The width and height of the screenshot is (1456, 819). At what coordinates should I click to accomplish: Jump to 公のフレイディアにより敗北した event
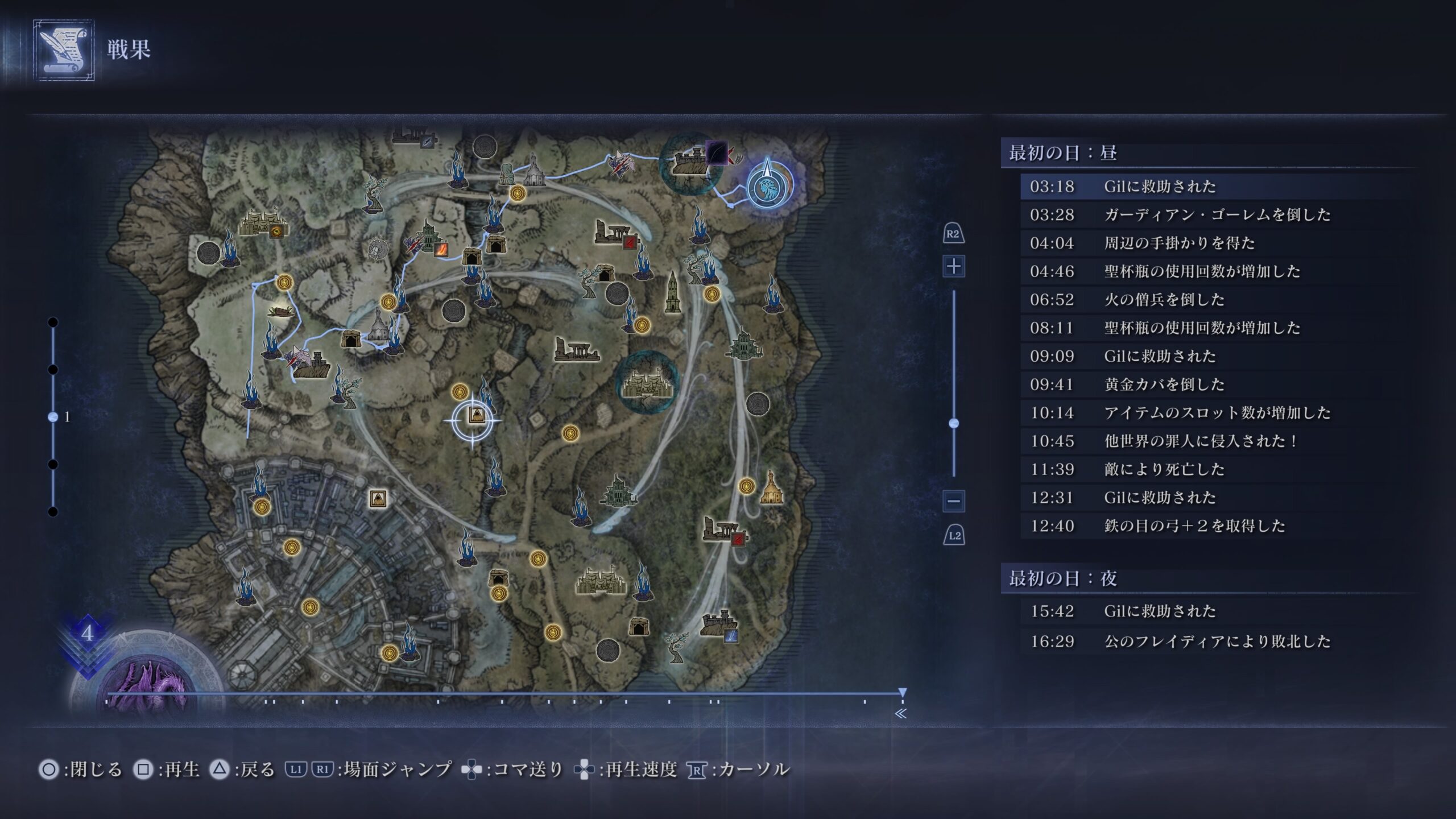1217,642
